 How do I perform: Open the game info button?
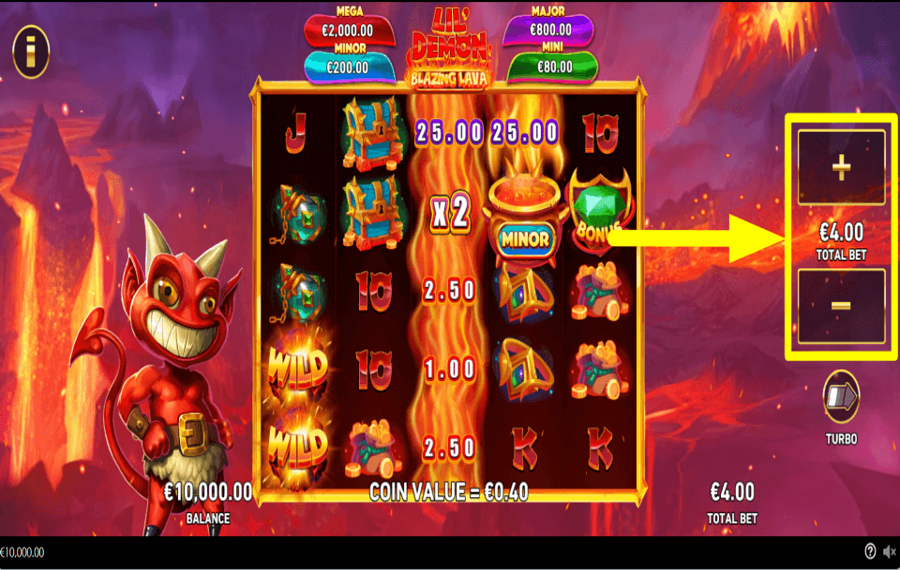pos(31,51)
